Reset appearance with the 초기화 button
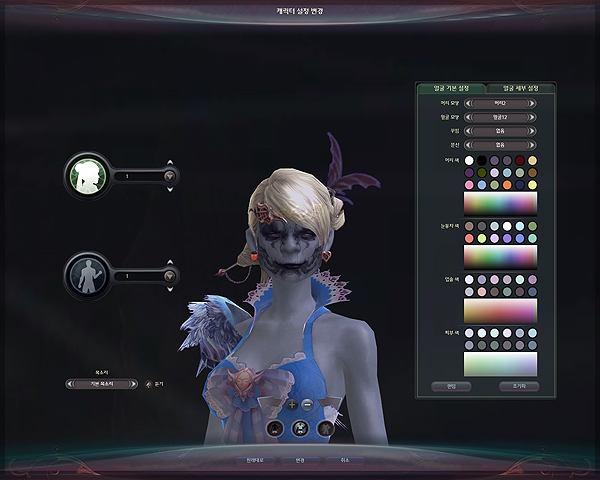Screen dimensions: 600x480 pyautogui.click(x=517, y=386)
